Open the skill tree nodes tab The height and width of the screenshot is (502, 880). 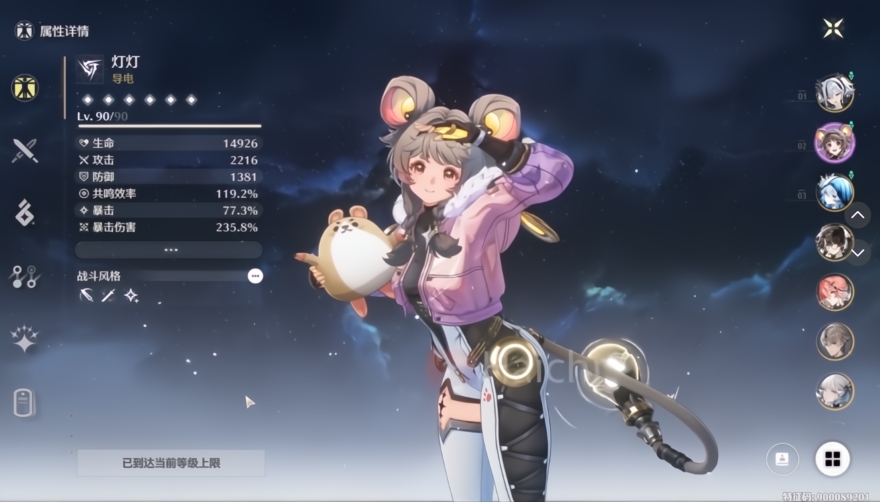click(25, 276)
